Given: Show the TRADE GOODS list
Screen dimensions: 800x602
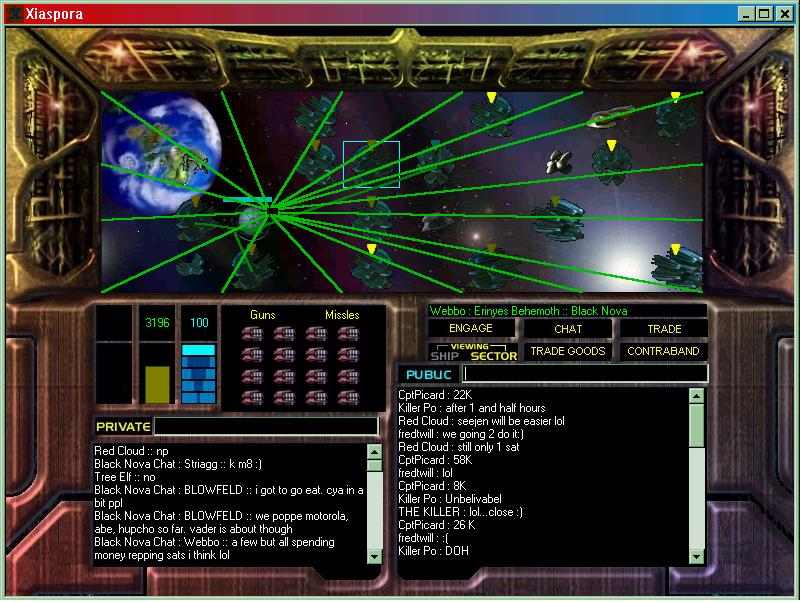Looking at the screenshot, I should [x=567, y=351].
